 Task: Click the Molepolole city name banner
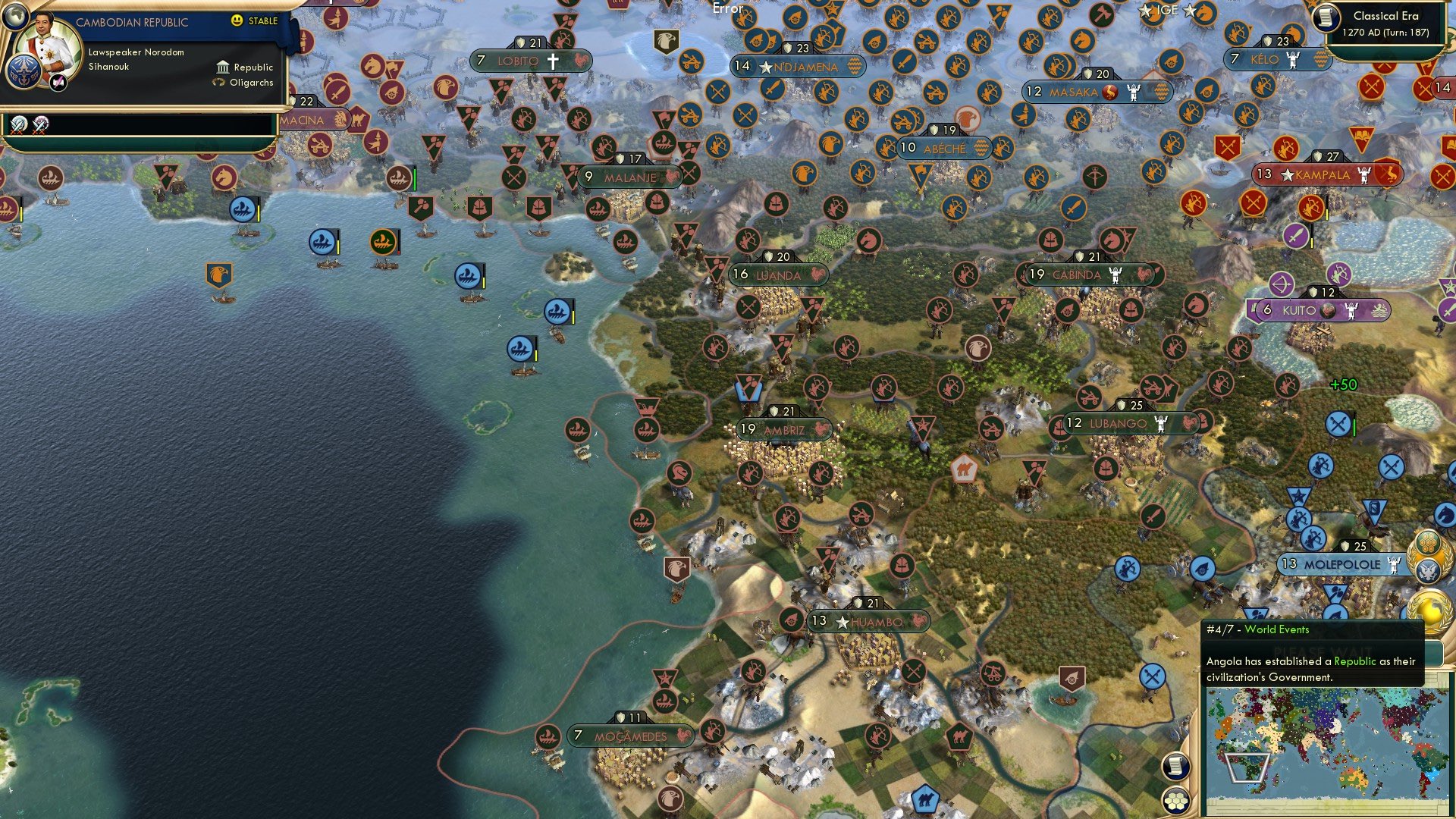coord(1342,563)
